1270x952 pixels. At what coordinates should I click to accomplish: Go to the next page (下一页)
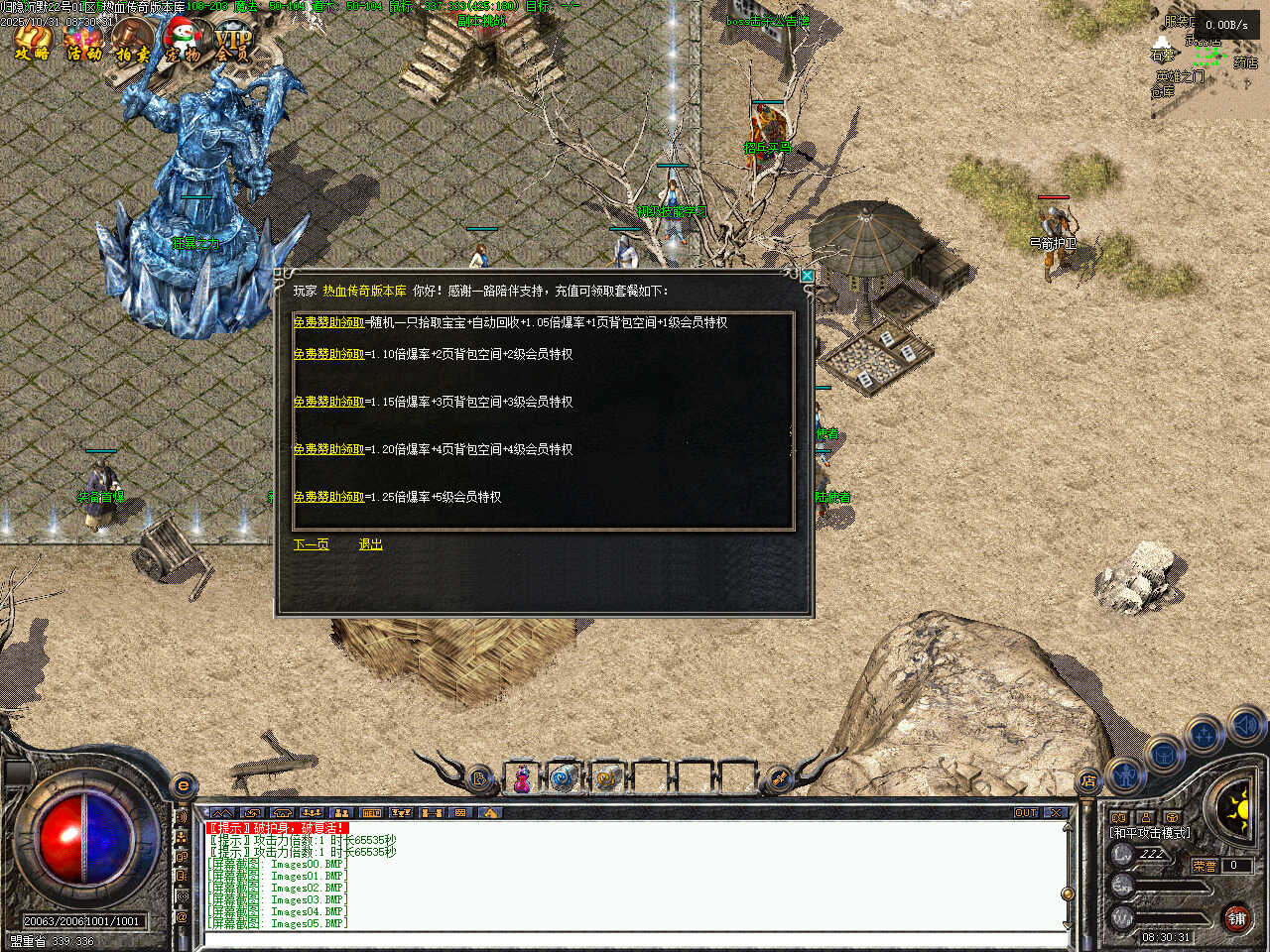[x=311, y=544]
